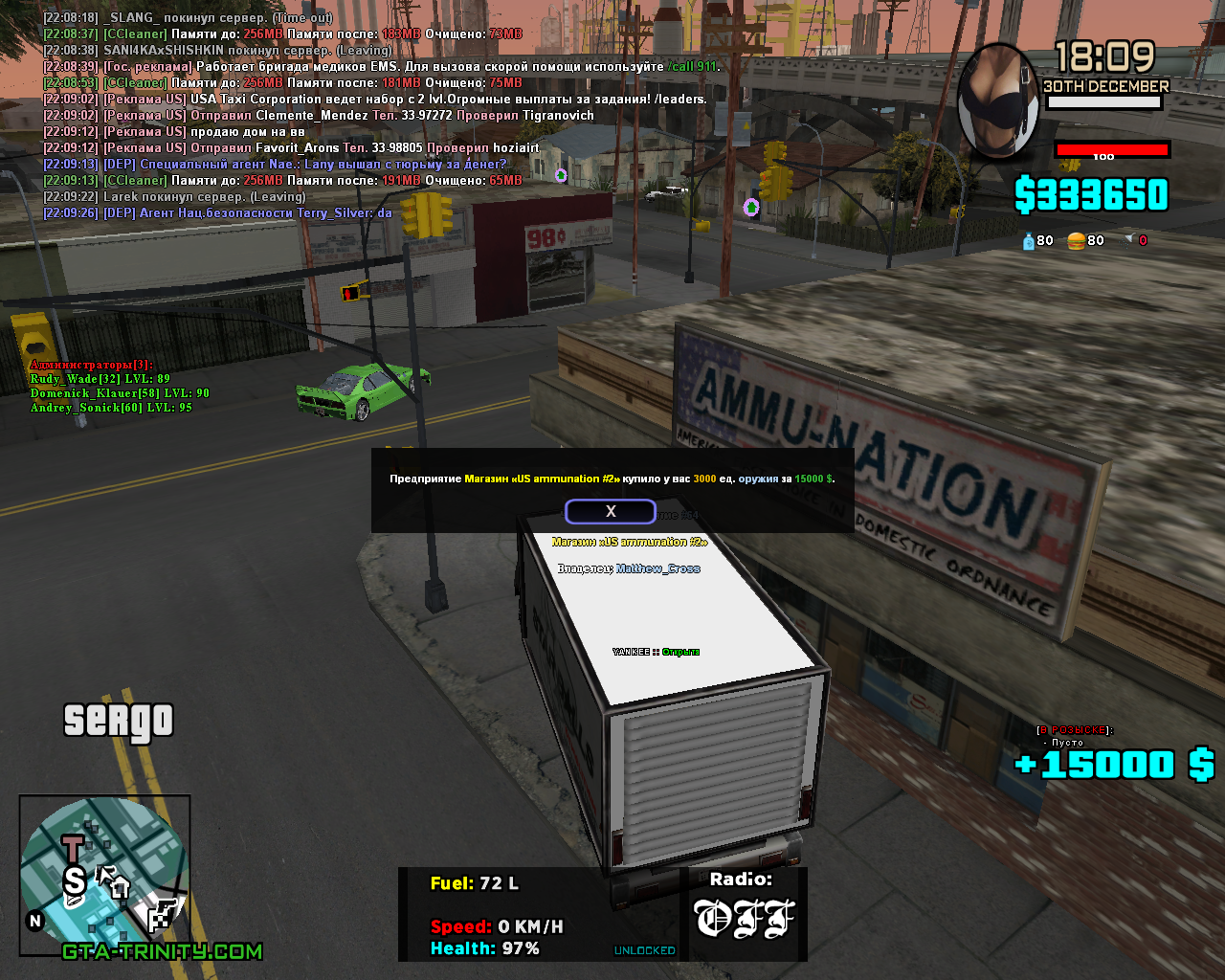Close the sale notification with the X button
The width and height of the screenshot is (1225, 980).
pyautogui.click(x=611, y=511)
